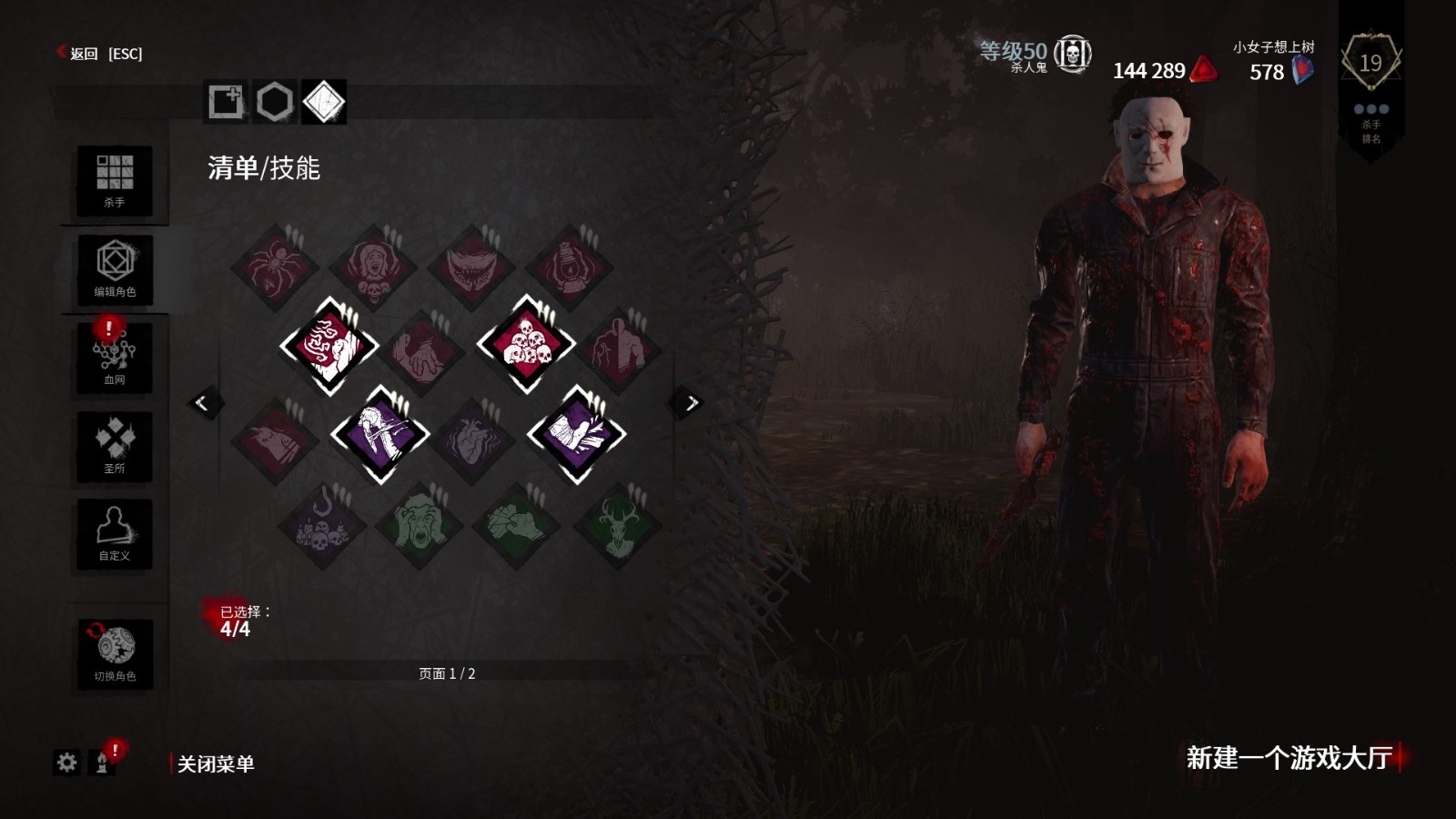The image size is (1456, 819).
Task: Open the settings gear
Action: coord(66,763)
